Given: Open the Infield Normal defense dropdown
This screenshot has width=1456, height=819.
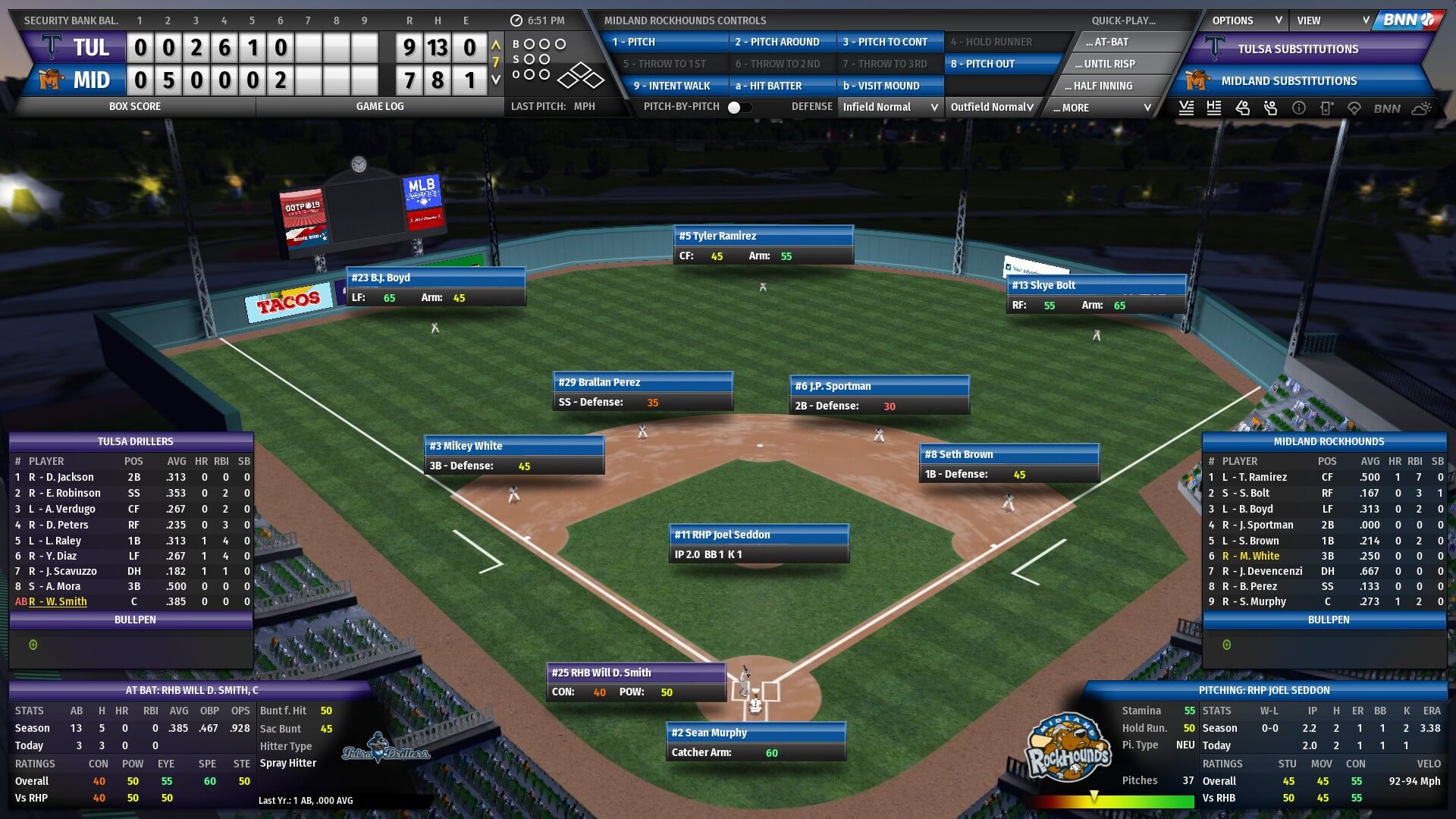Looking at the screenshot, I should (890, 108).
